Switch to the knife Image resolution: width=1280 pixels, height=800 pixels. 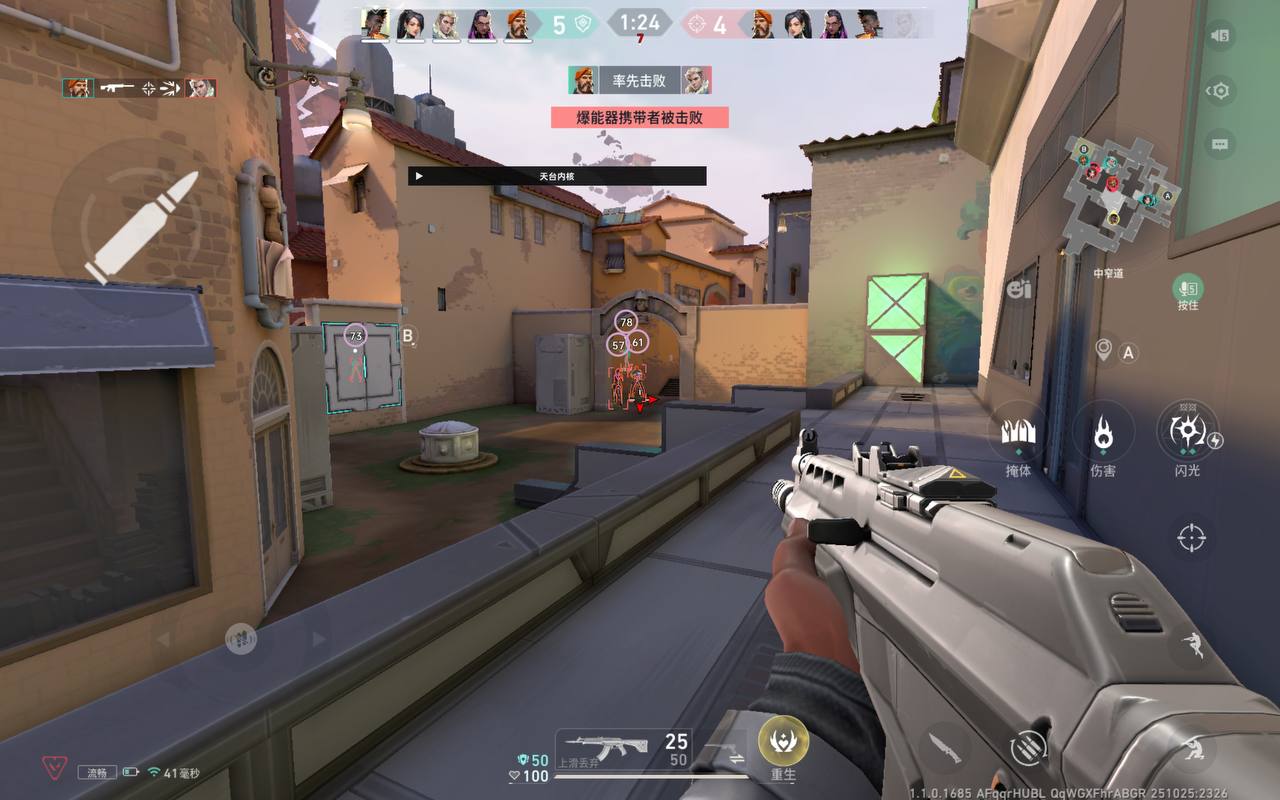tap(944, 747)
